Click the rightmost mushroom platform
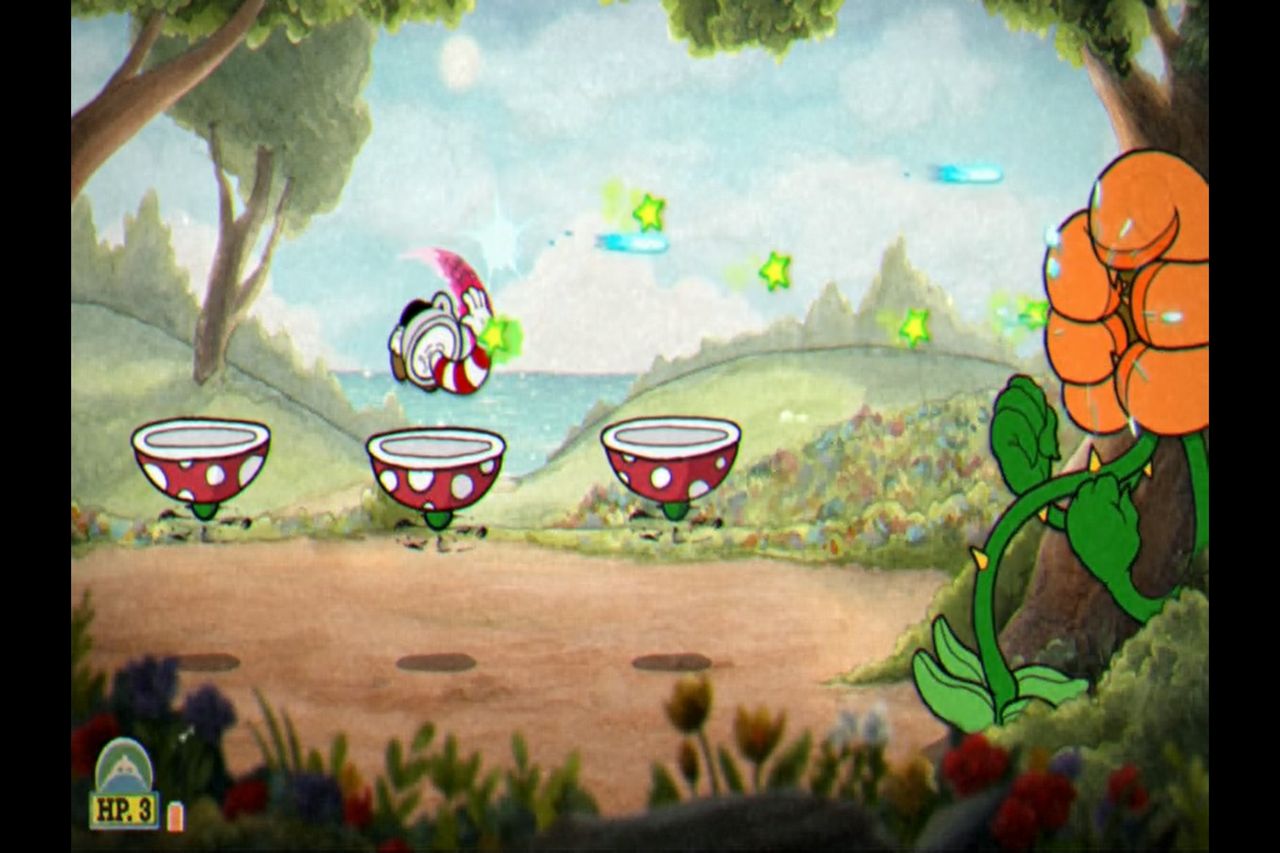Viewport: 1280px width, 853px height. pyautogui.click(x=670, y=460)
